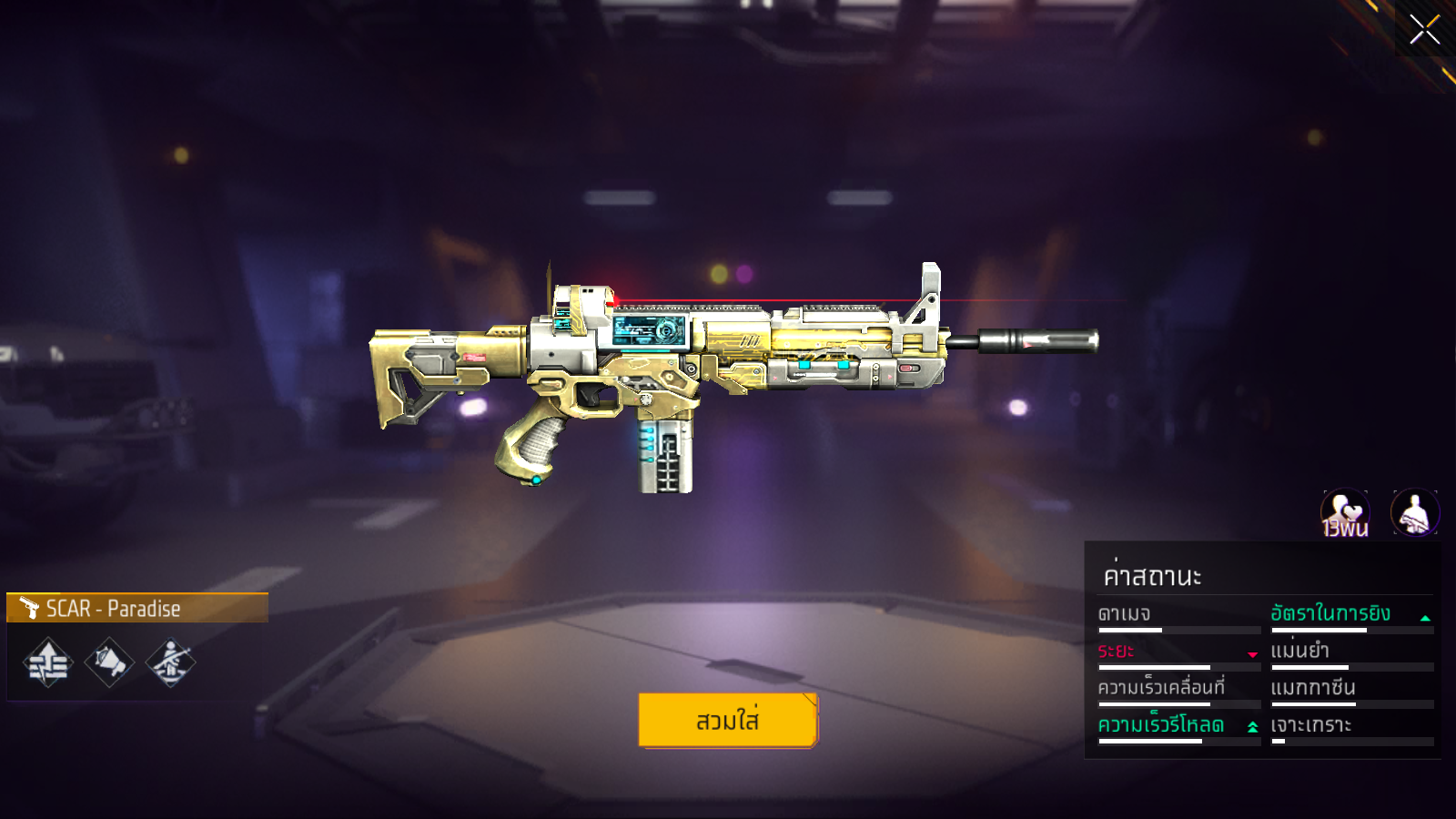Select the upward arrow skin attribute icon
1456x819 pixels.
click(x=48, y=662)
